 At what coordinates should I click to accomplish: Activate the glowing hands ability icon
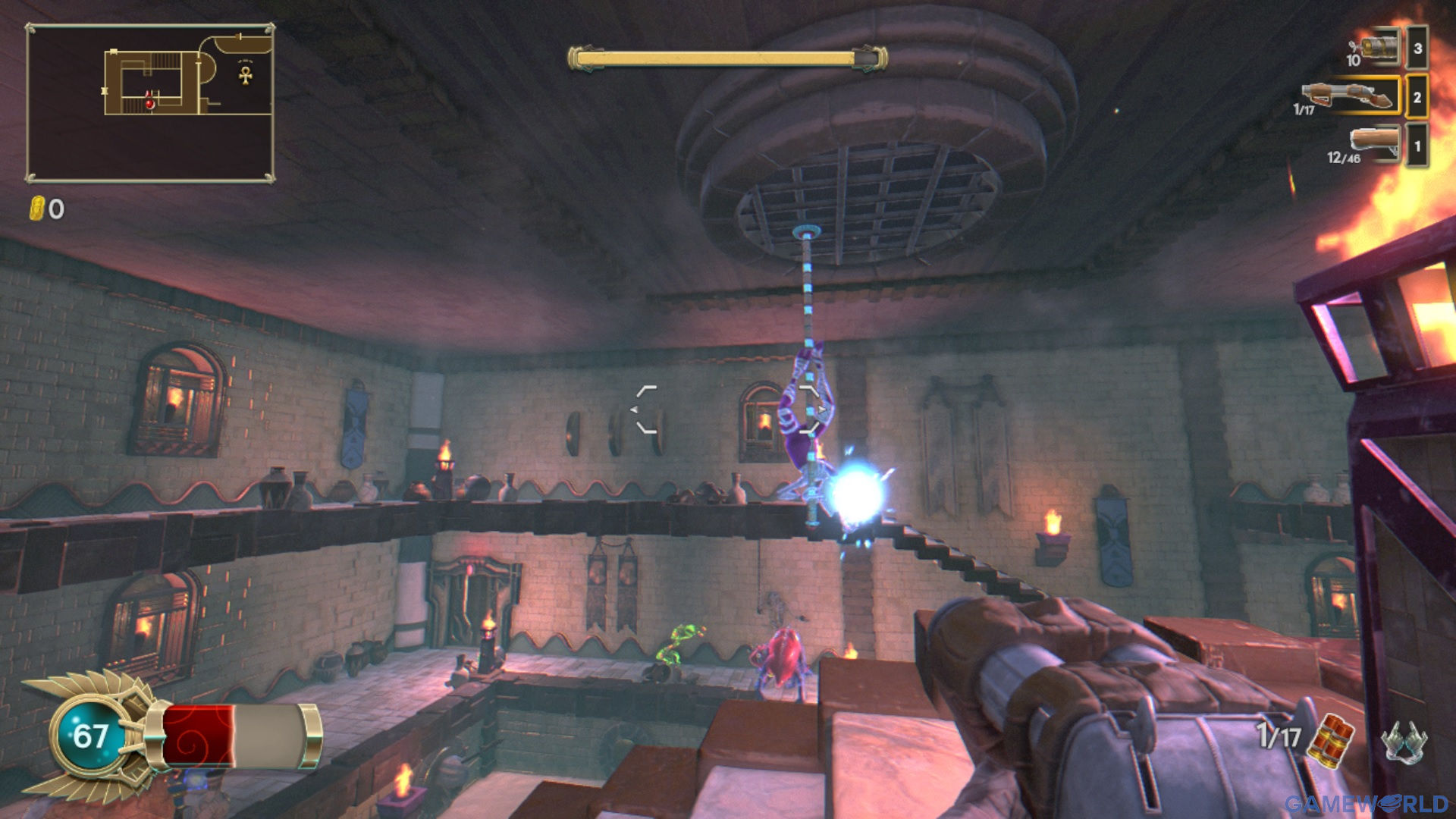[x=1403, y=739]
